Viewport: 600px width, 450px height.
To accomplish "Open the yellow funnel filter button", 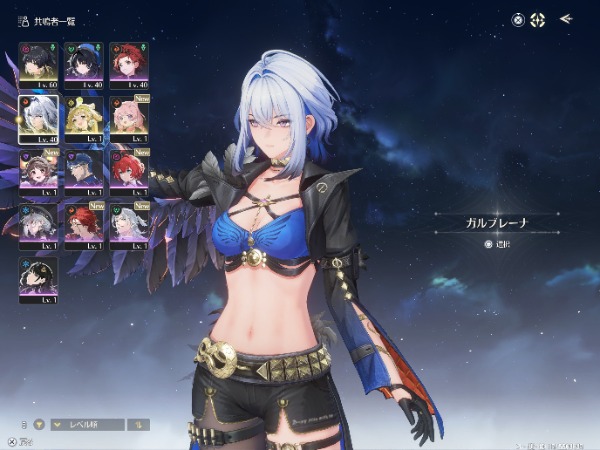I will (40, 425).
